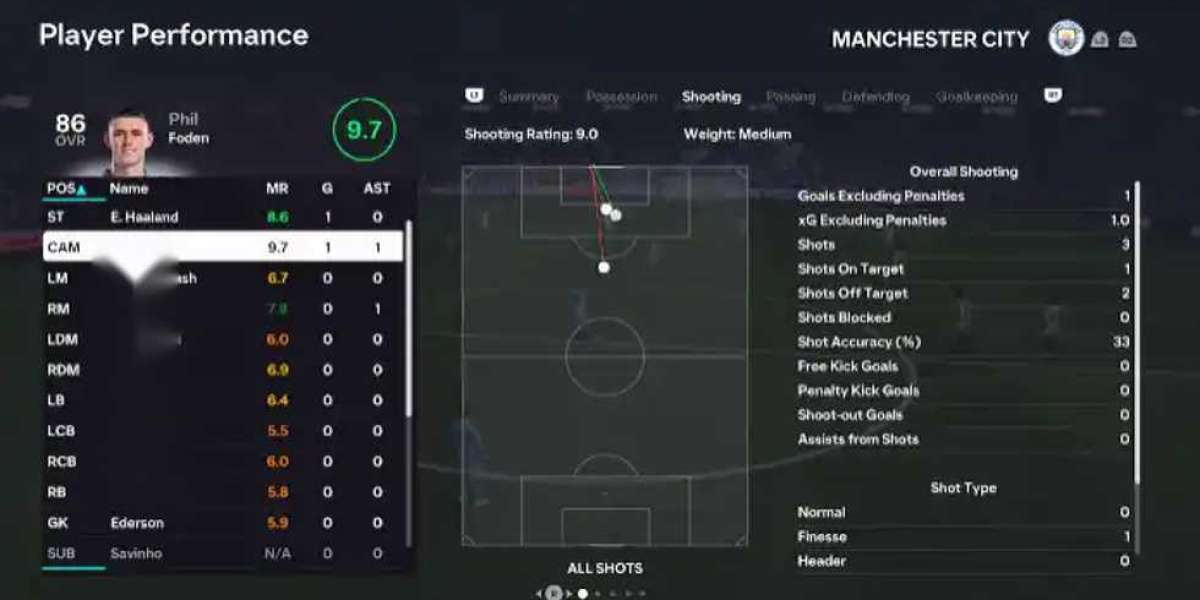Select the LDM player row
1200x600 pixels.
click(x=222, y=340)
